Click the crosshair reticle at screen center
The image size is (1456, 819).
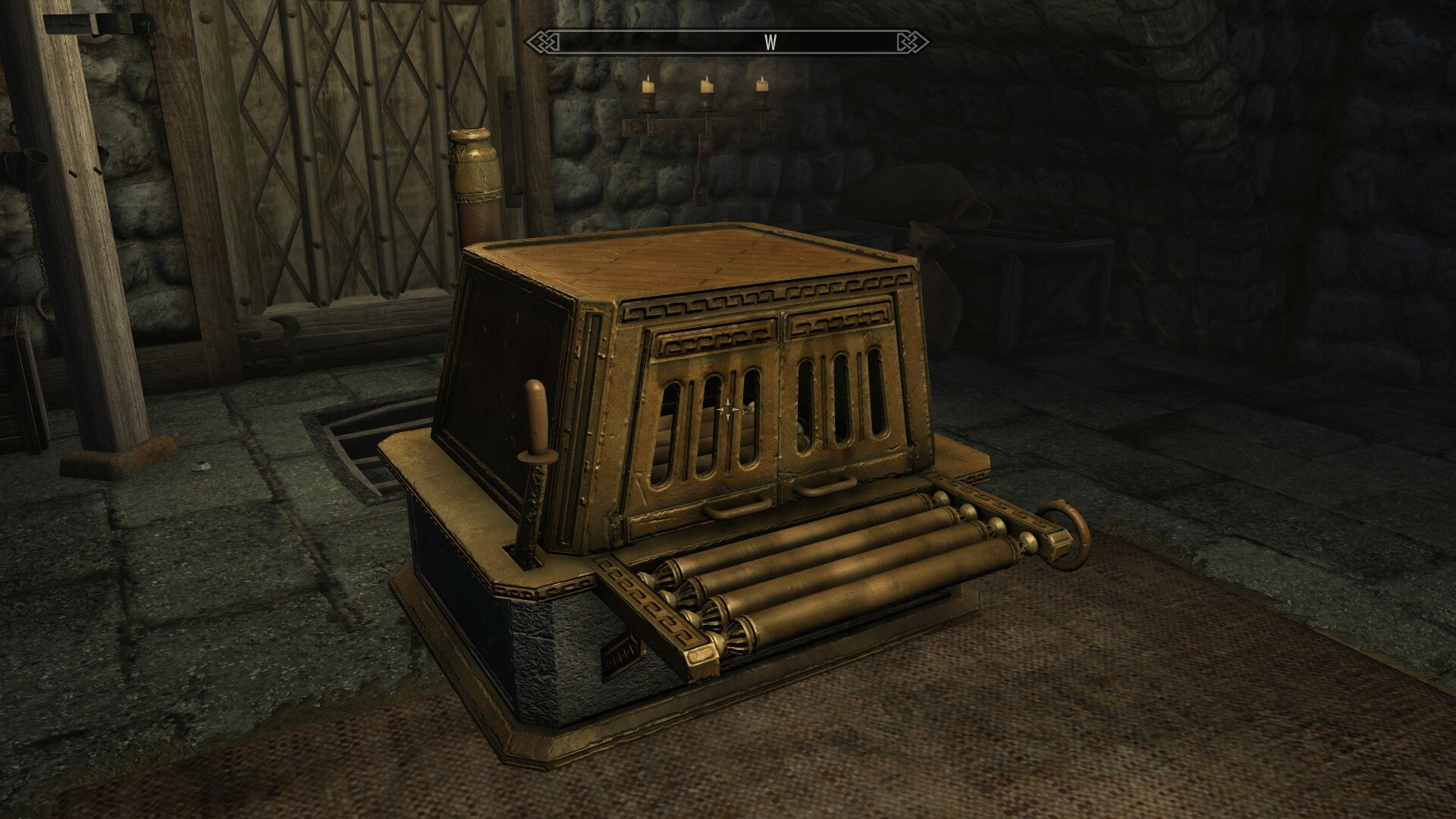[728, 409]
